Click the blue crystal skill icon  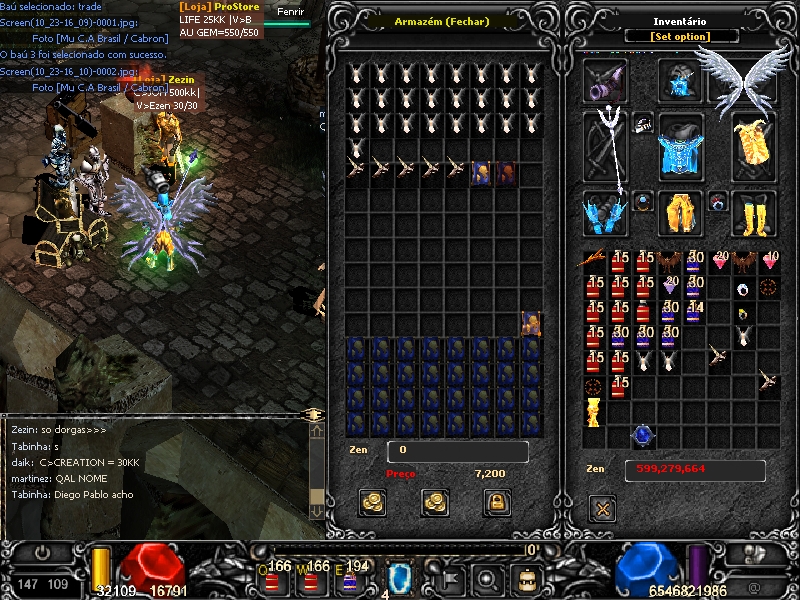point(399,577)
